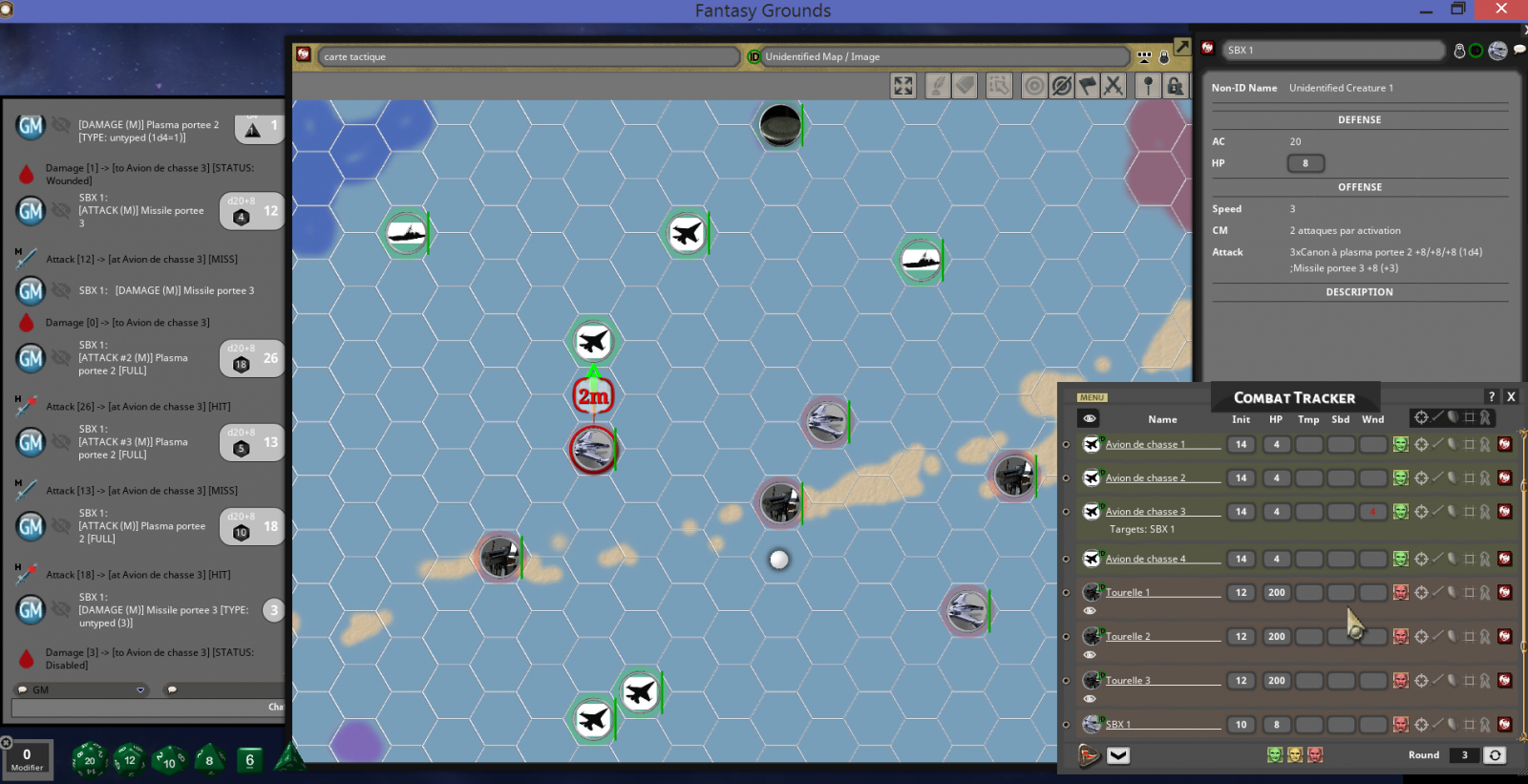The height and width of the screenshot is (784, 1528).
Task: Close the Fantasy Grounds window
Action: [x=1501, y=10]
